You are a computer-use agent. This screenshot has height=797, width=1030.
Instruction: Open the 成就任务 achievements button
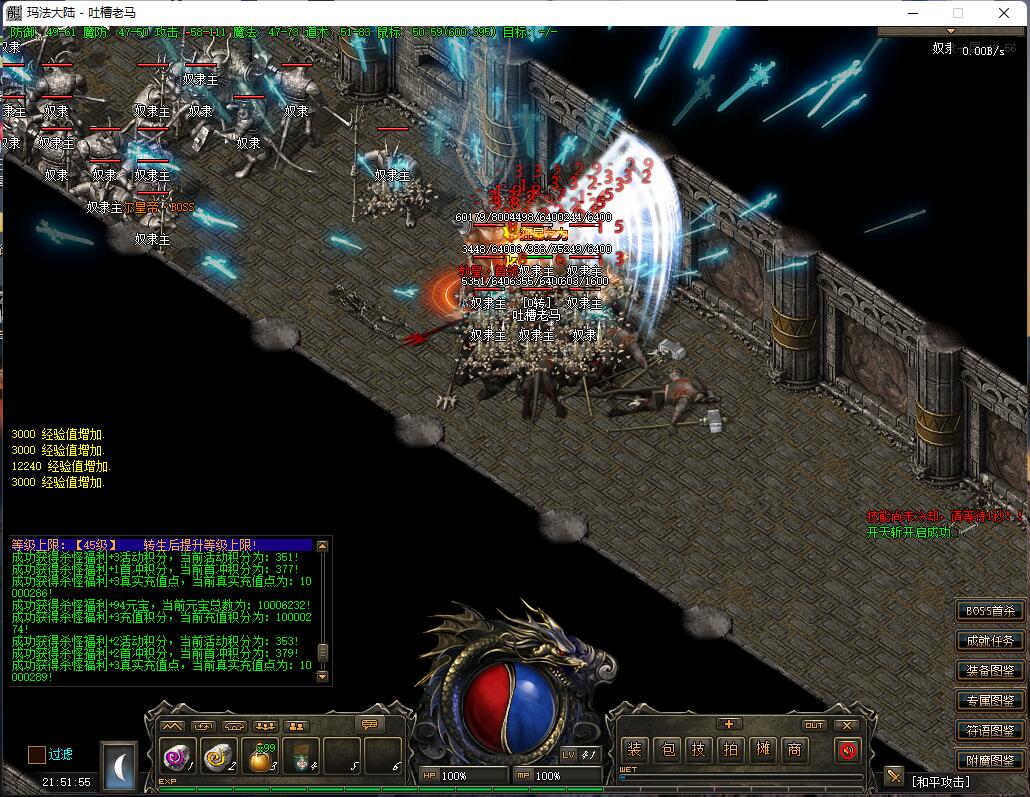pyautogui.click(x=990, y=641)
